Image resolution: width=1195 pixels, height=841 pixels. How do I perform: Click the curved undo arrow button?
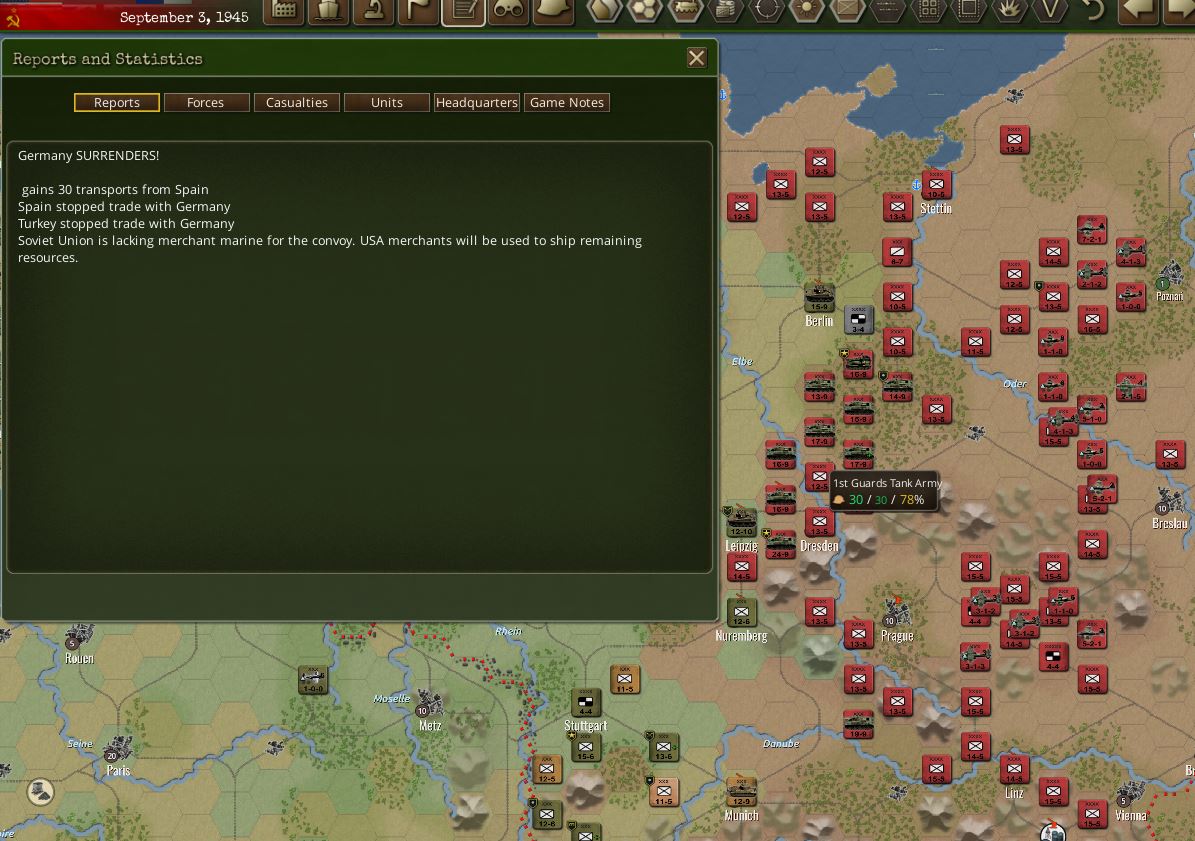(1093, 10)
